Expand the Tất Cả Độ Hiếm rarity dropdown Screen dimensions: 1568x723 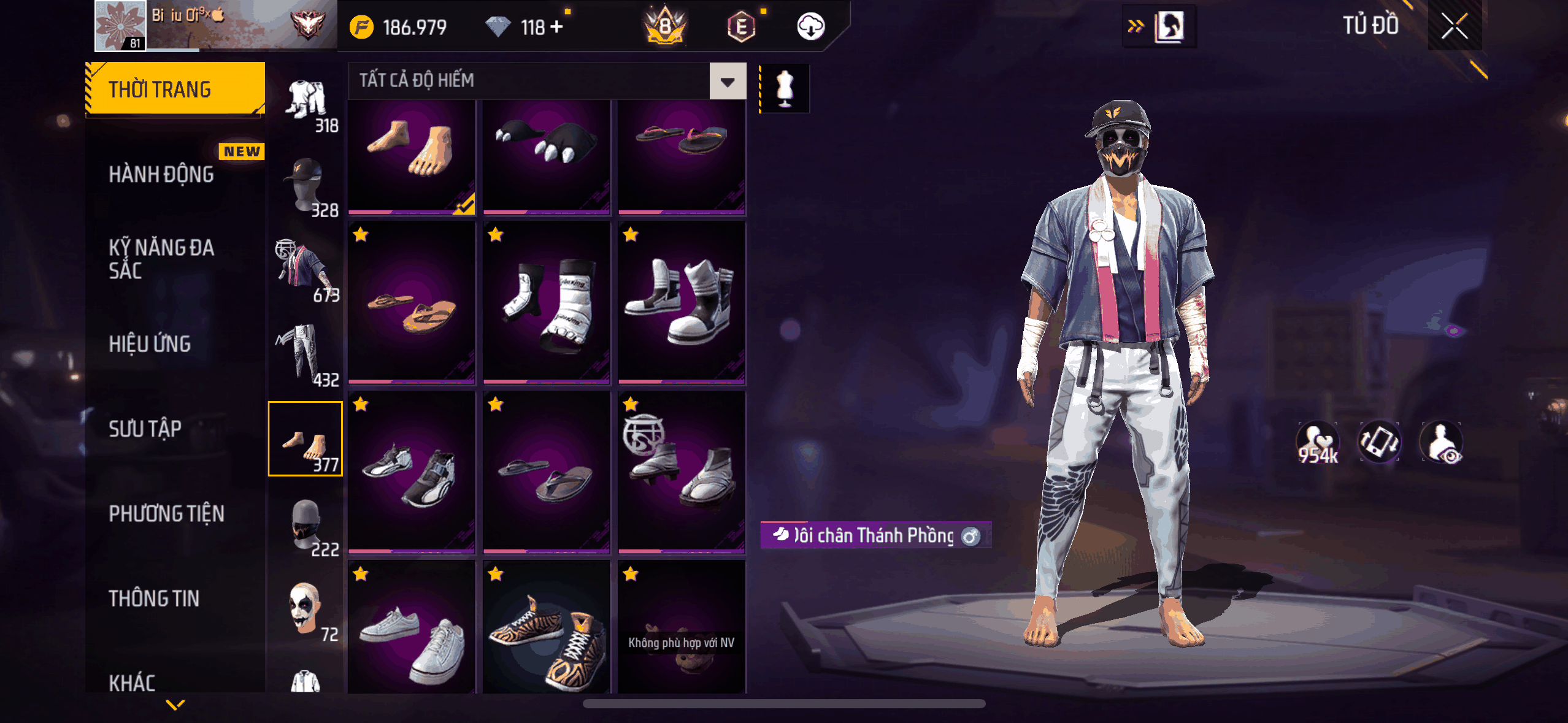coord(728,81)
